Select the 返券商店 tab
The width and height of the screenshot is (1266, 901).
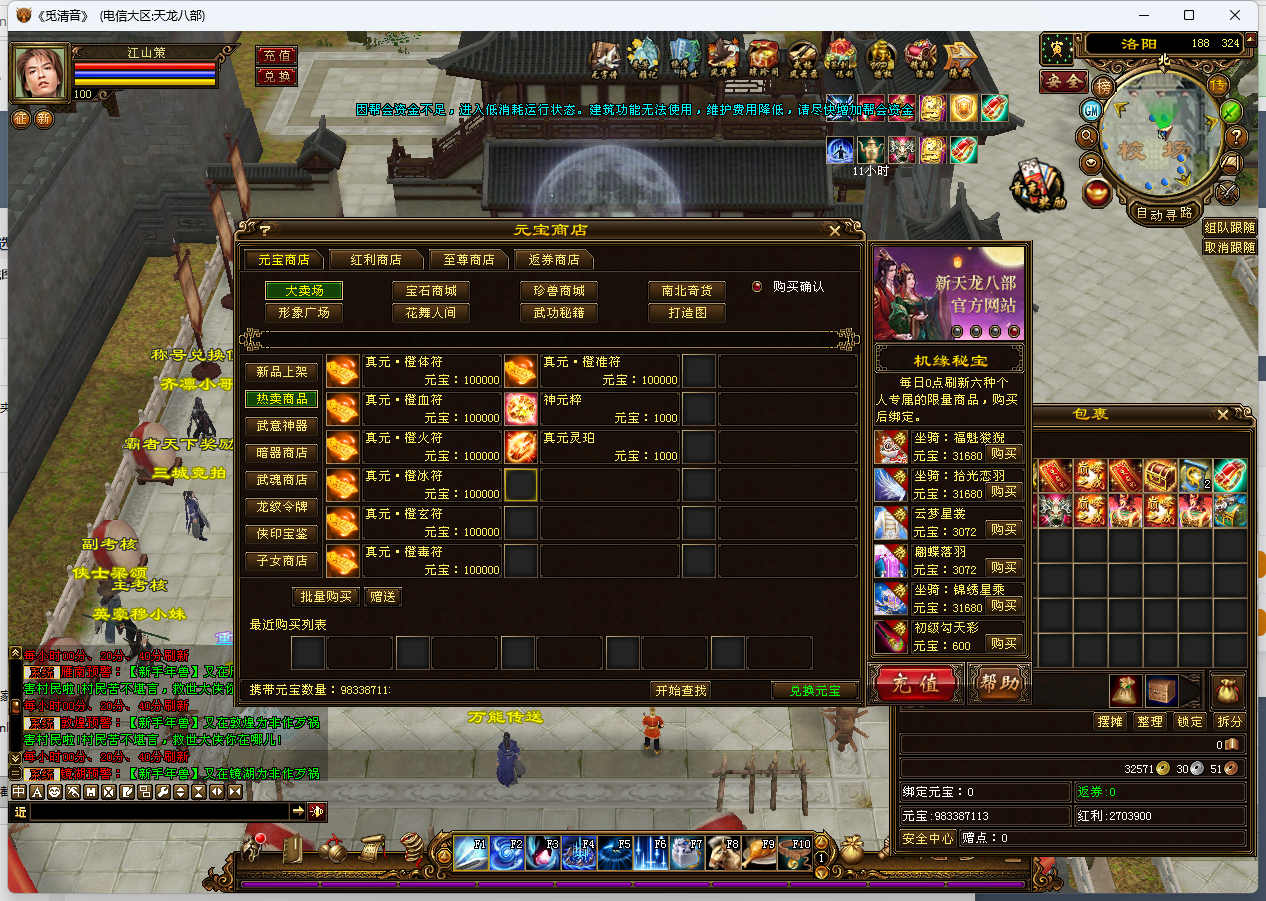(554, 259)
